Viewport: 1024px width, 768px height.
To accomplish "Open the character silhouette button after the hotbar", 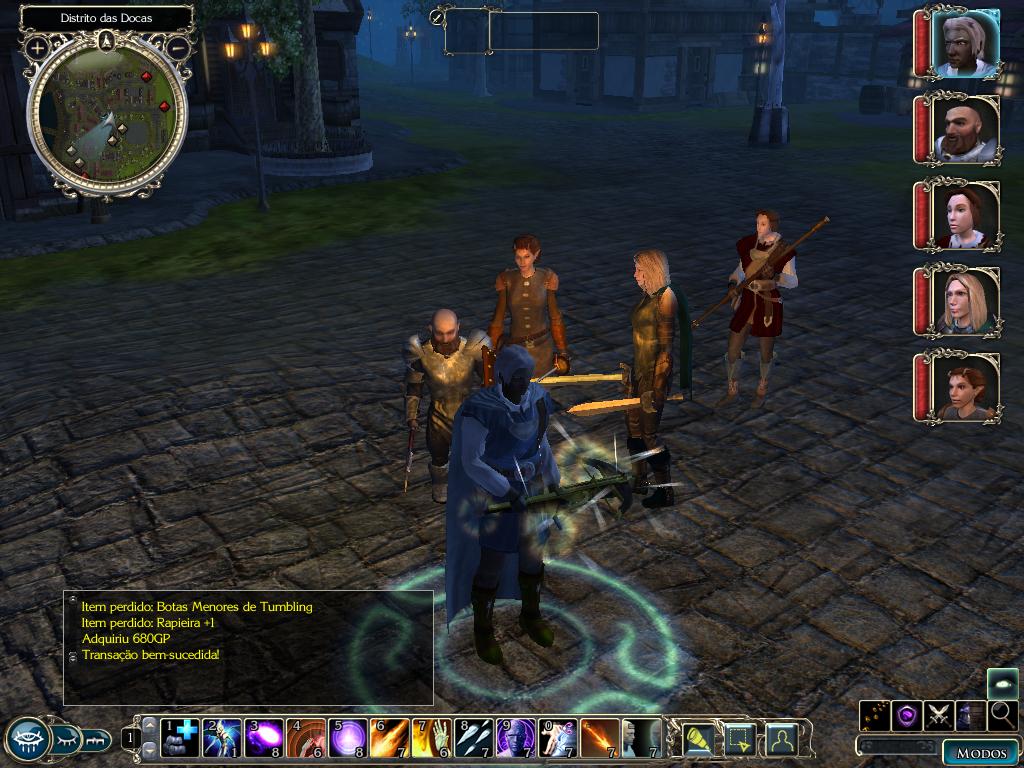I will coord(782,739).
